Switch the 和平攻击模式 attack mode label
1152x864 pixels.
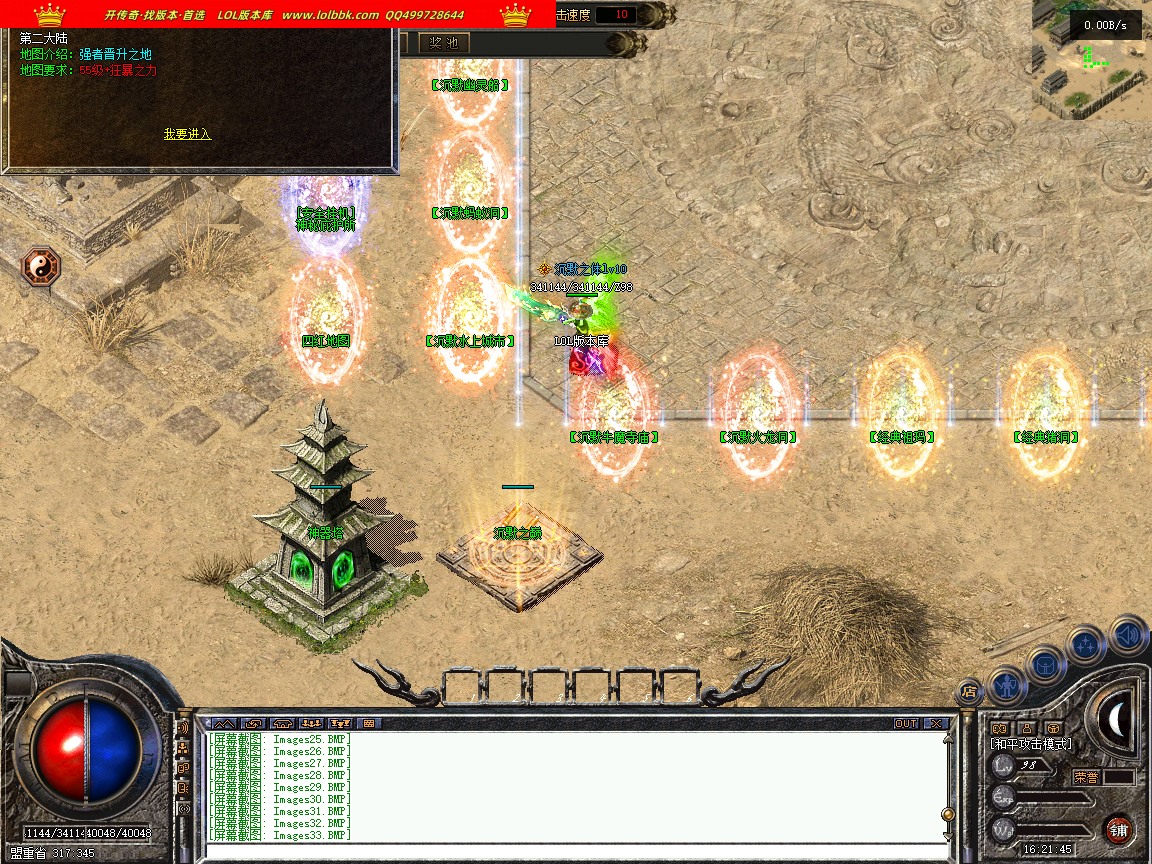pyautogui.click(x=1031, y=744)
